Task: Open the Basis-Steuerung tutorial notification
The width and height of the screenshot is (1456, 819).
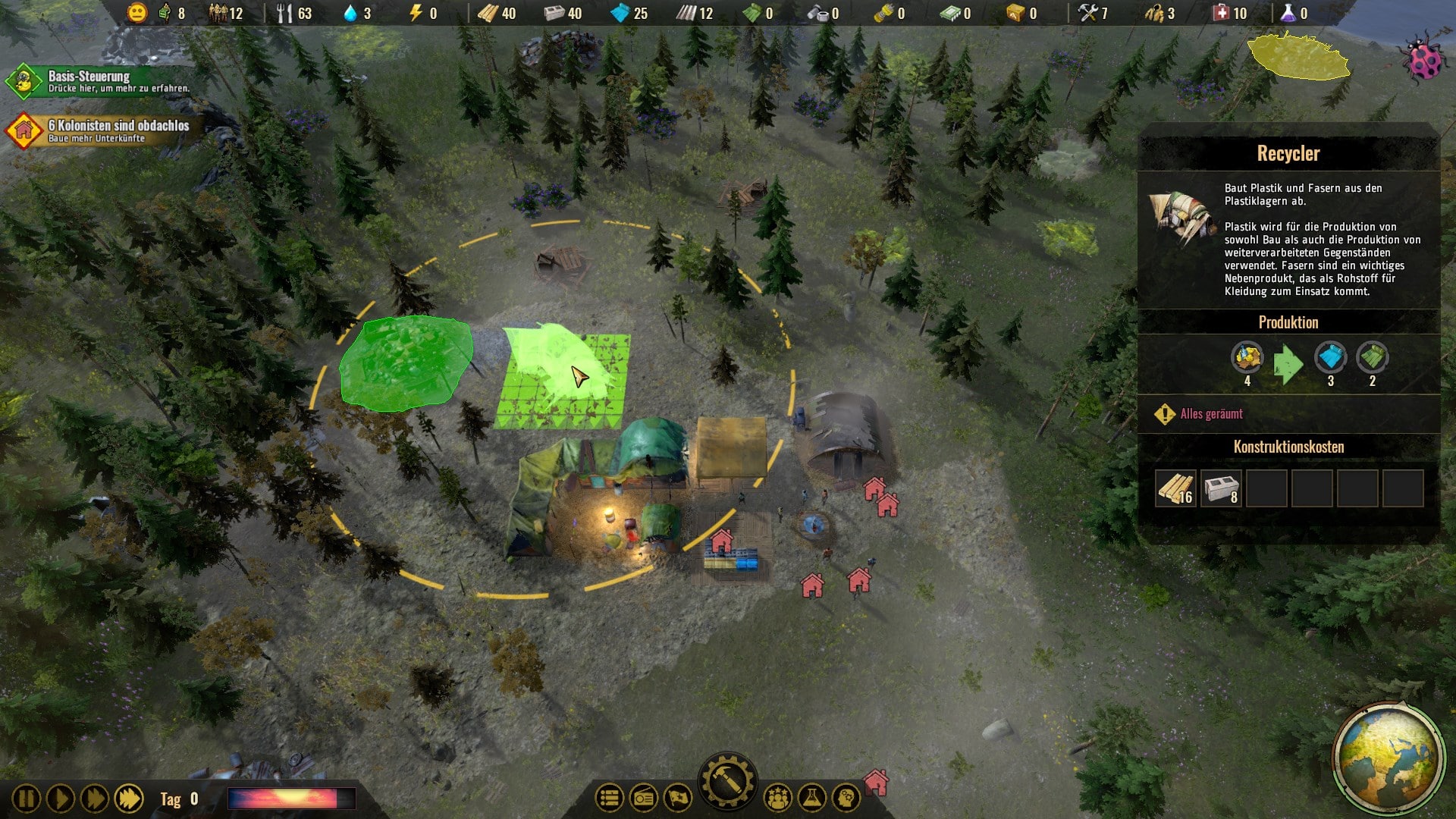Action: [x=99, y=81]
